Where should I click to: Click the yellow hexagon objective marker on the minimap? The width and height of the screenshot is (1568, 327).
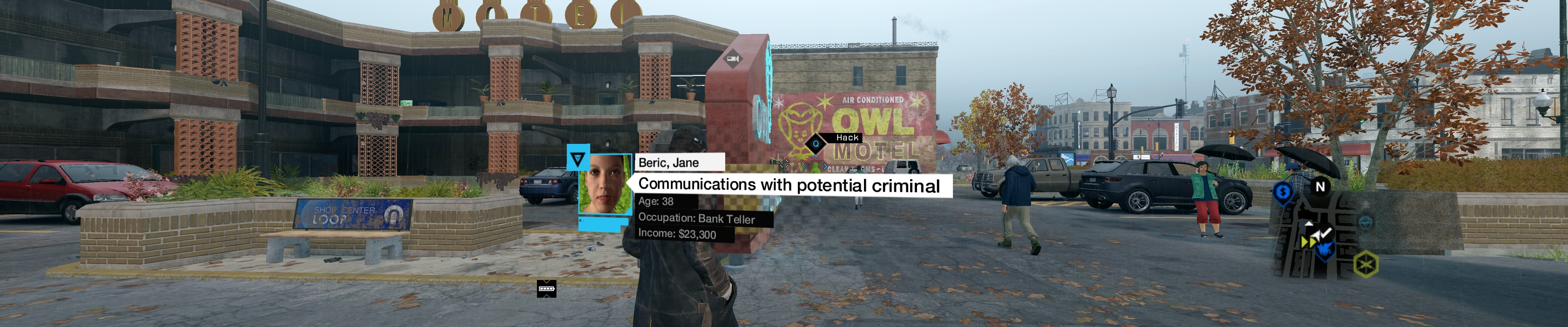pos(1366,263)
